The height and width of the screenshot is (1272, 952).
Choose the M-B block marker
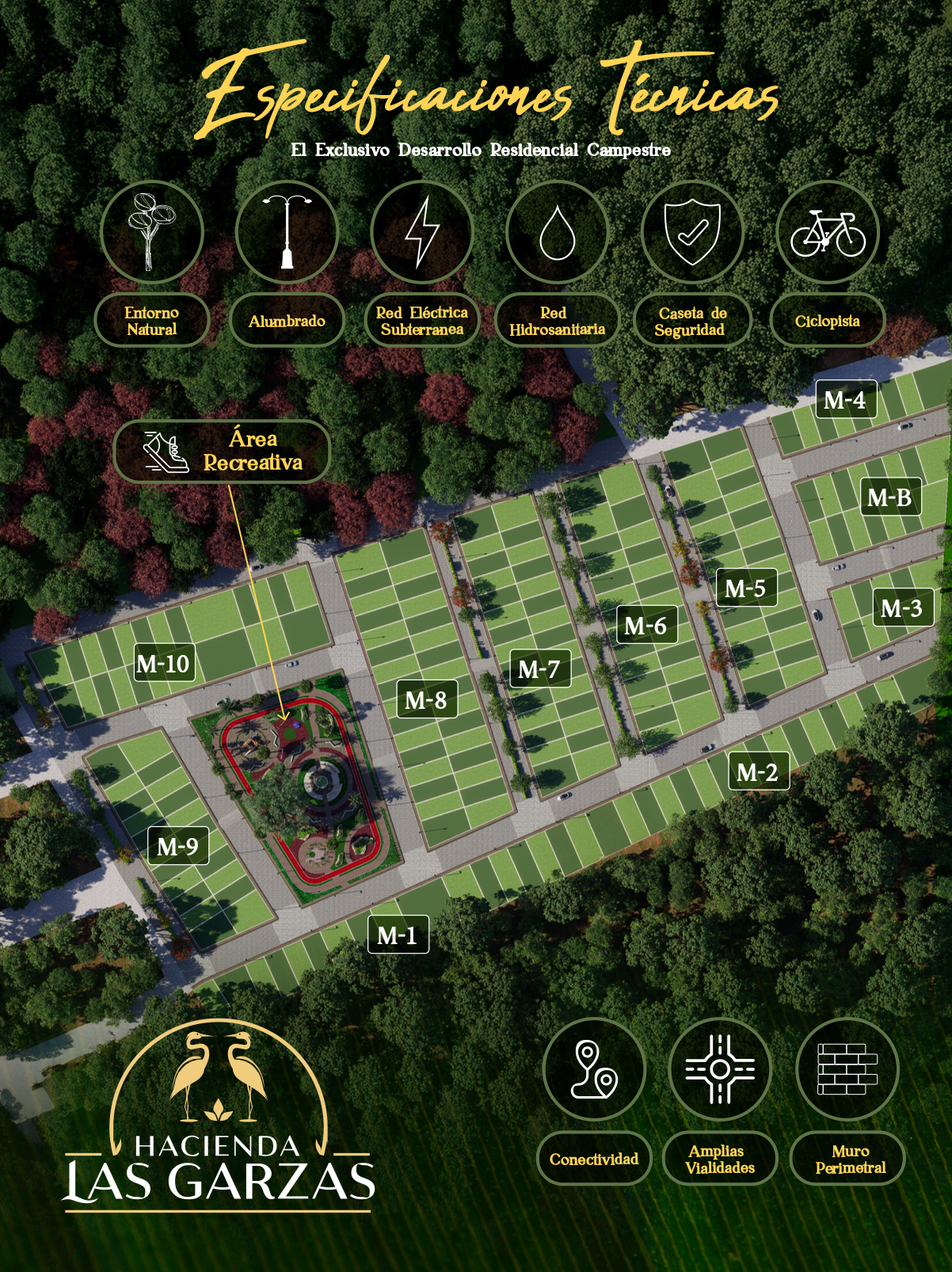coord(889,497)
